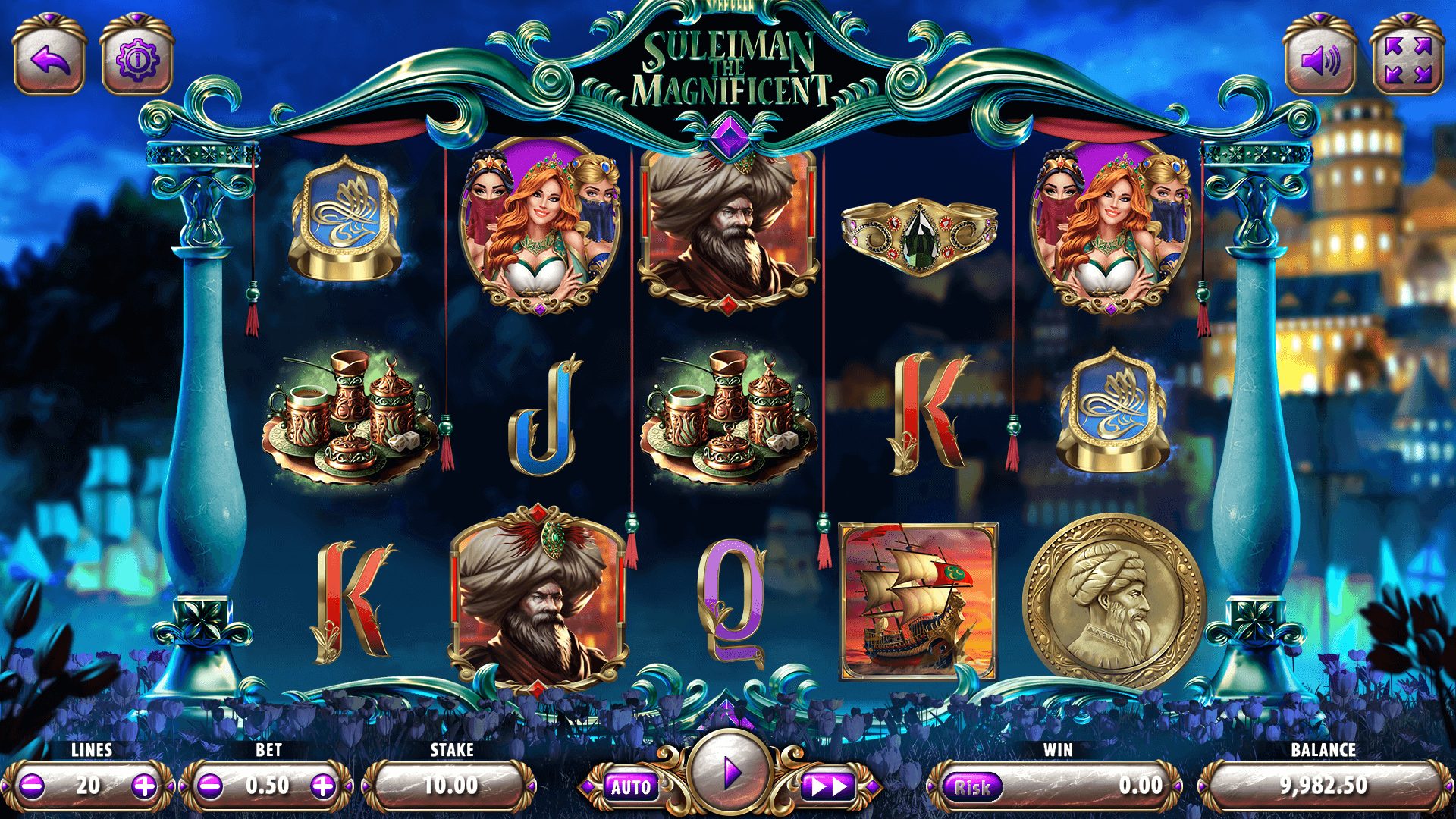Enable AUTO spin mode
1456x819 pixels.
point(631,787)
